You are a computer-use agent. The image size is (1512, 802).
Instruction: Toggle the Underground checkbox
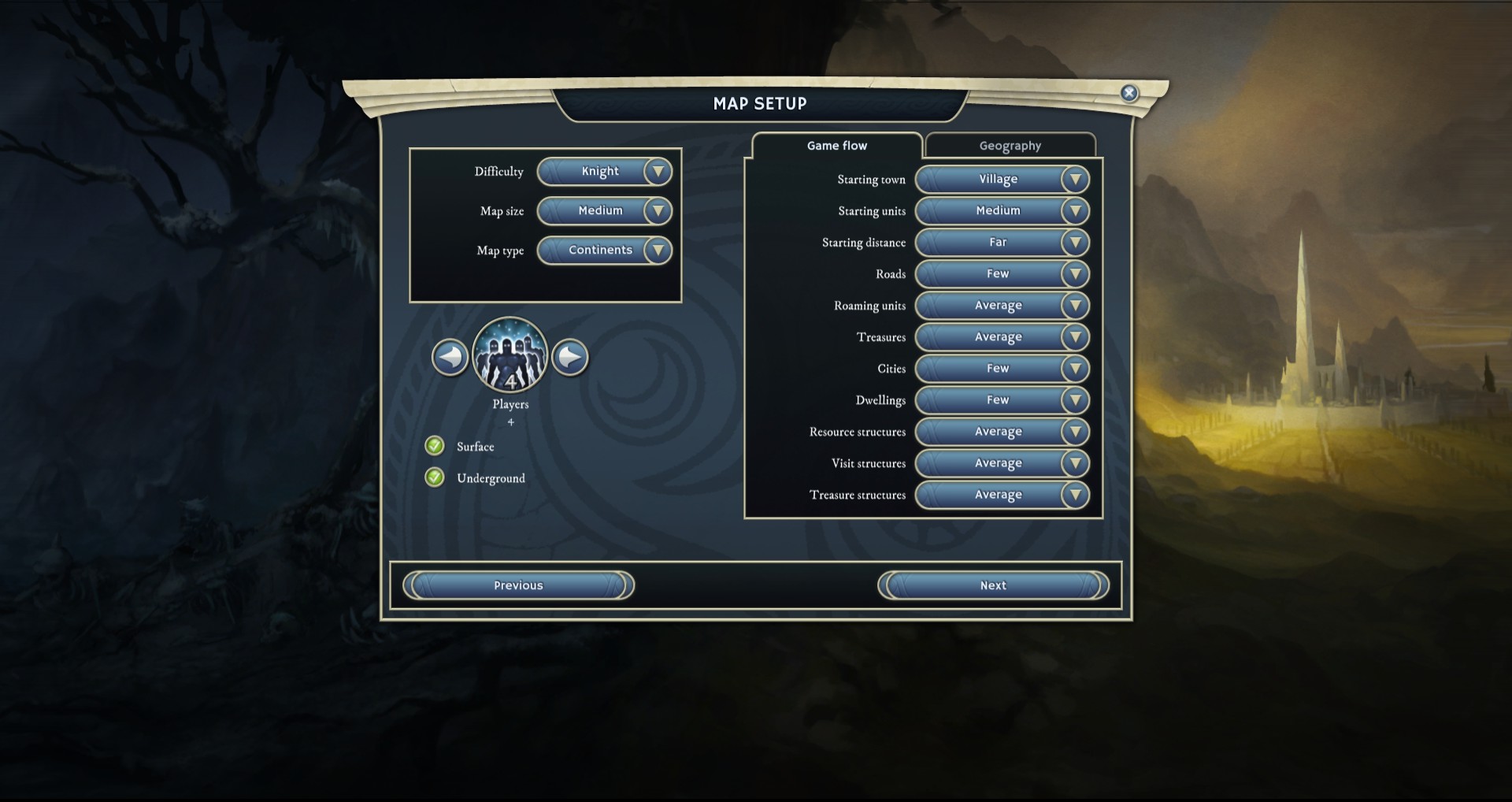435,477
